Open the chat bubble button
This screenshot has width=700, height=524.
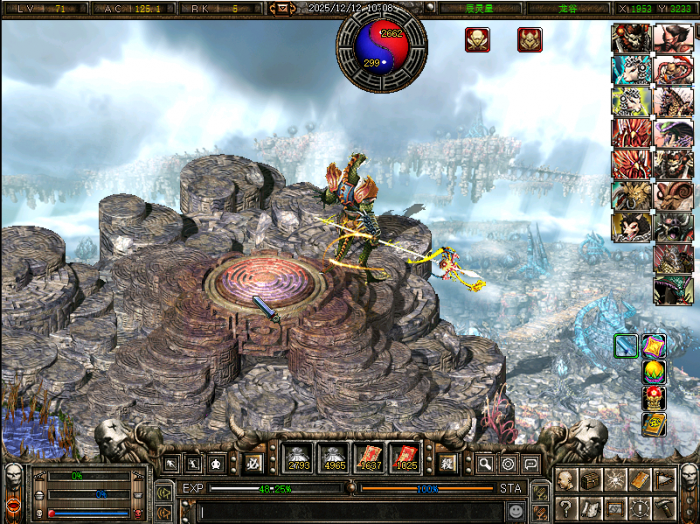pos(530,464)
